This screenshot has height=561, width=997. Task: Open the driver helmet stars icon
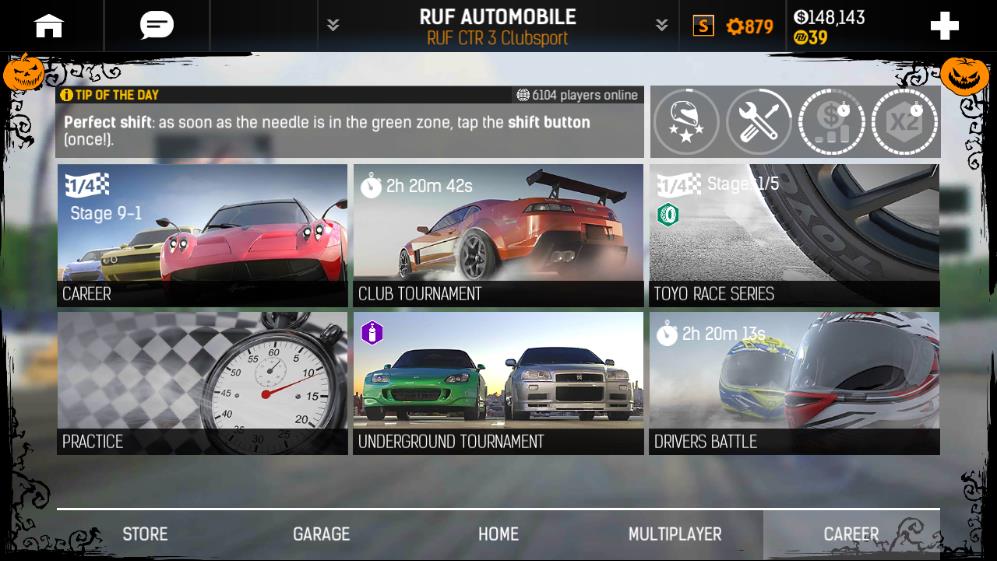[x=686, y=122]
